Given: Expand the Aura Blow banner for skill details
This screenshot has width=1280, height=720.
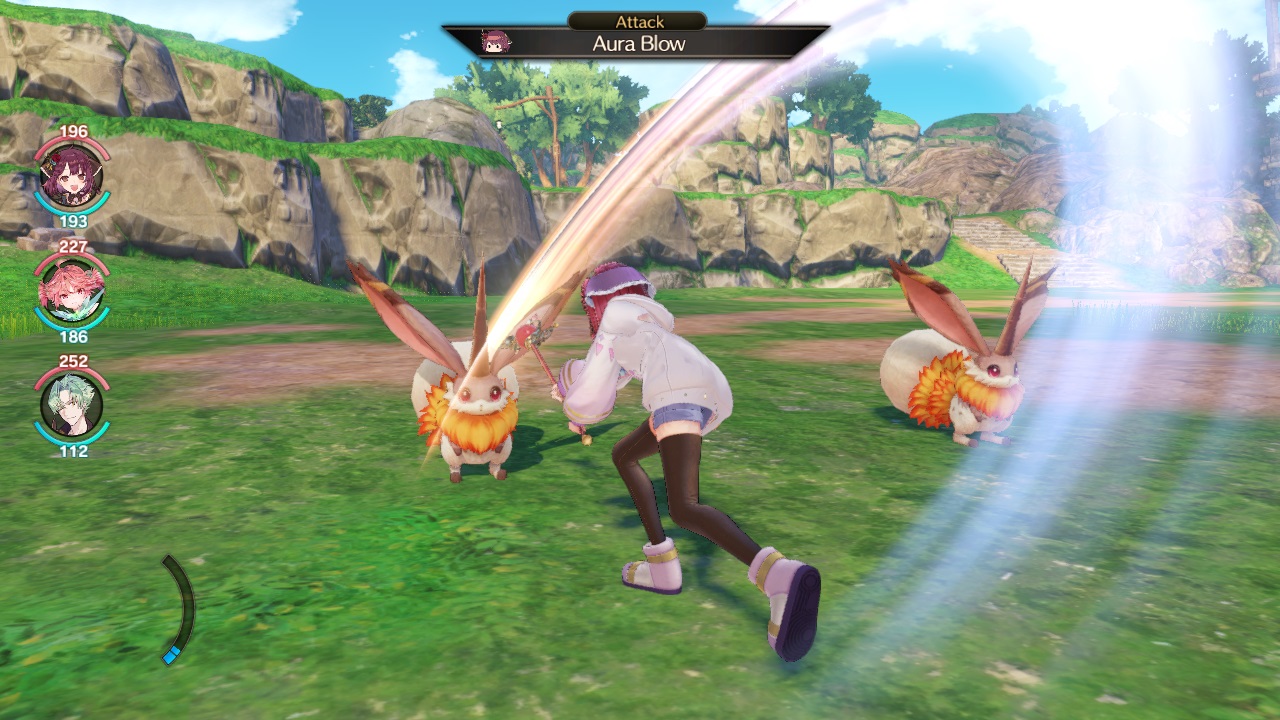Looking at the screenshot, I should [x=639, y=43].
